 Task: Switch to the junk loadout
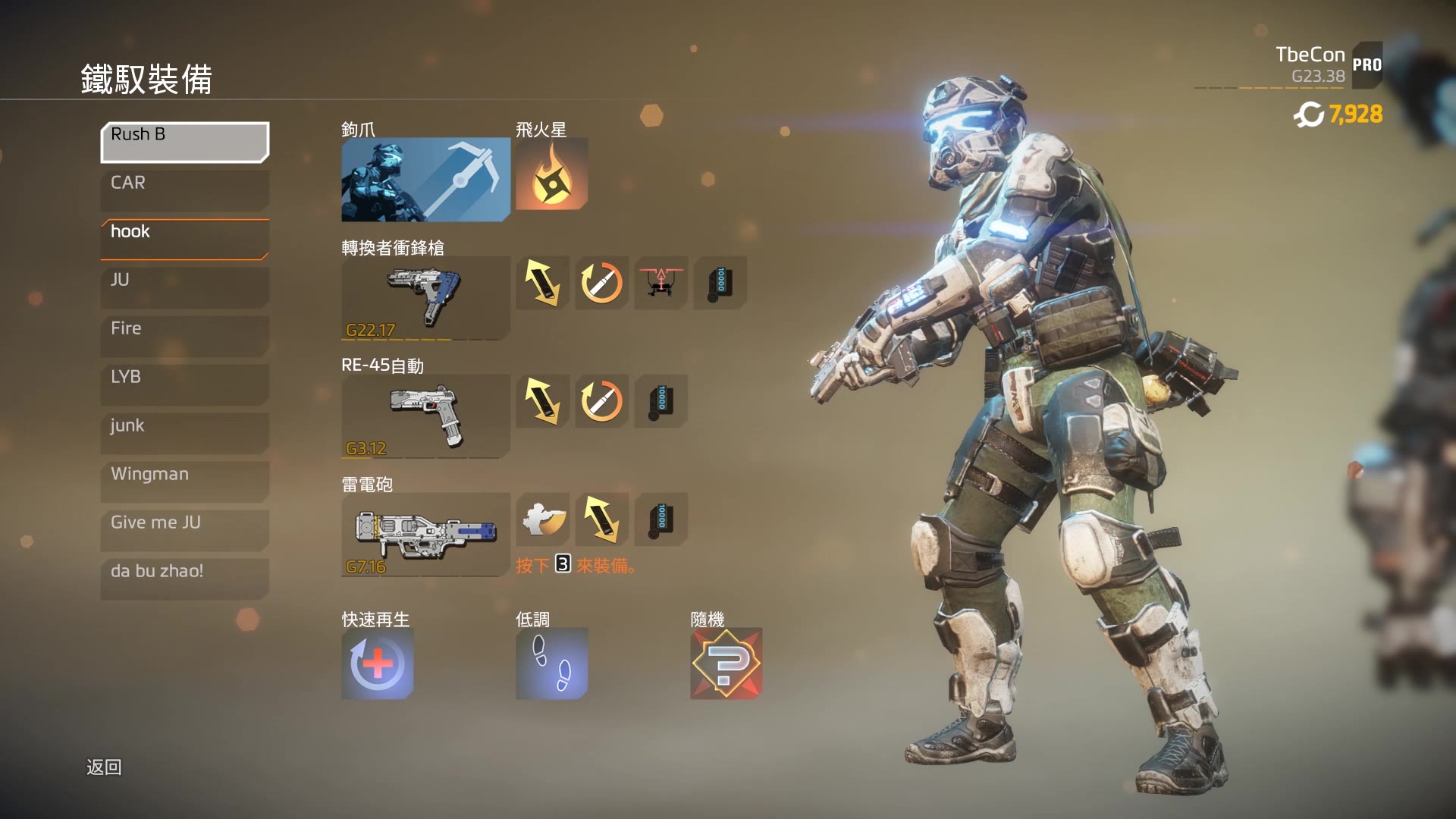click(184, 433)
